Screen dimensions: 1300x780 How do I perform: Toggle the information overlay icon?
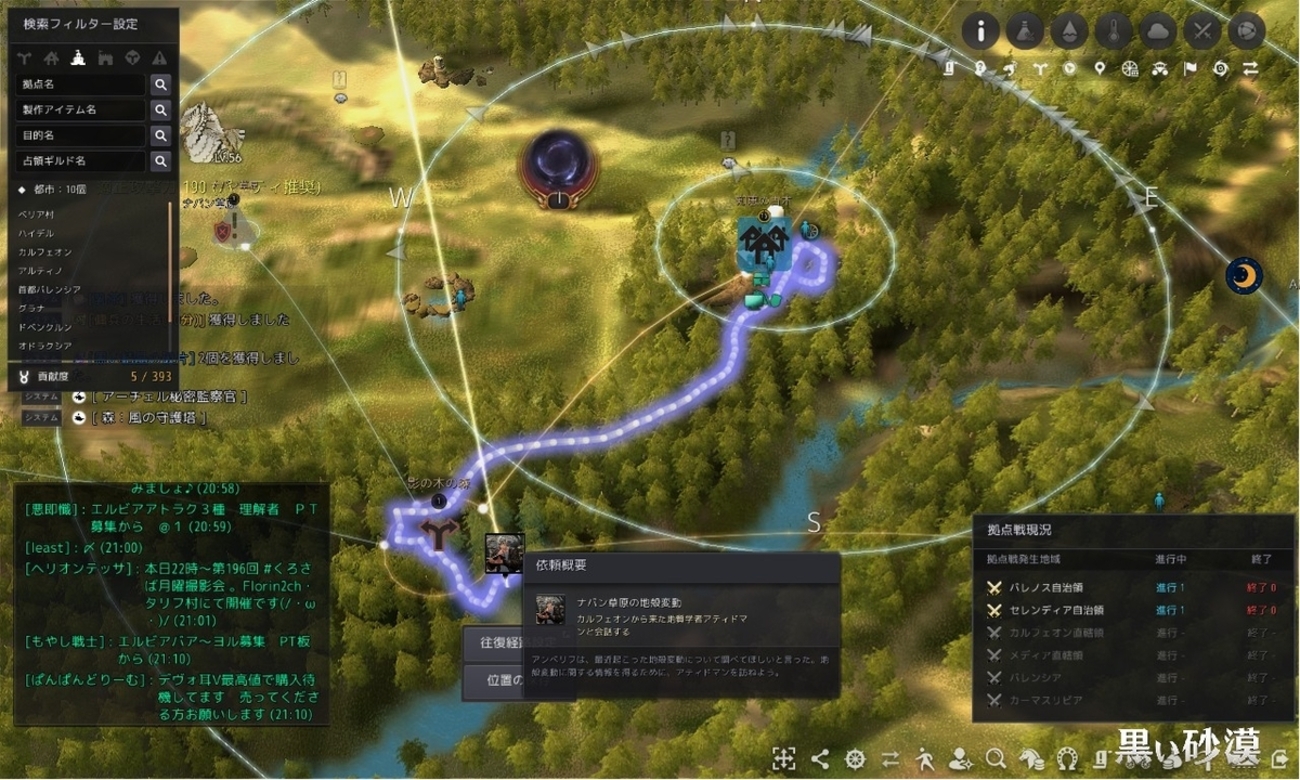coord(981,32)
